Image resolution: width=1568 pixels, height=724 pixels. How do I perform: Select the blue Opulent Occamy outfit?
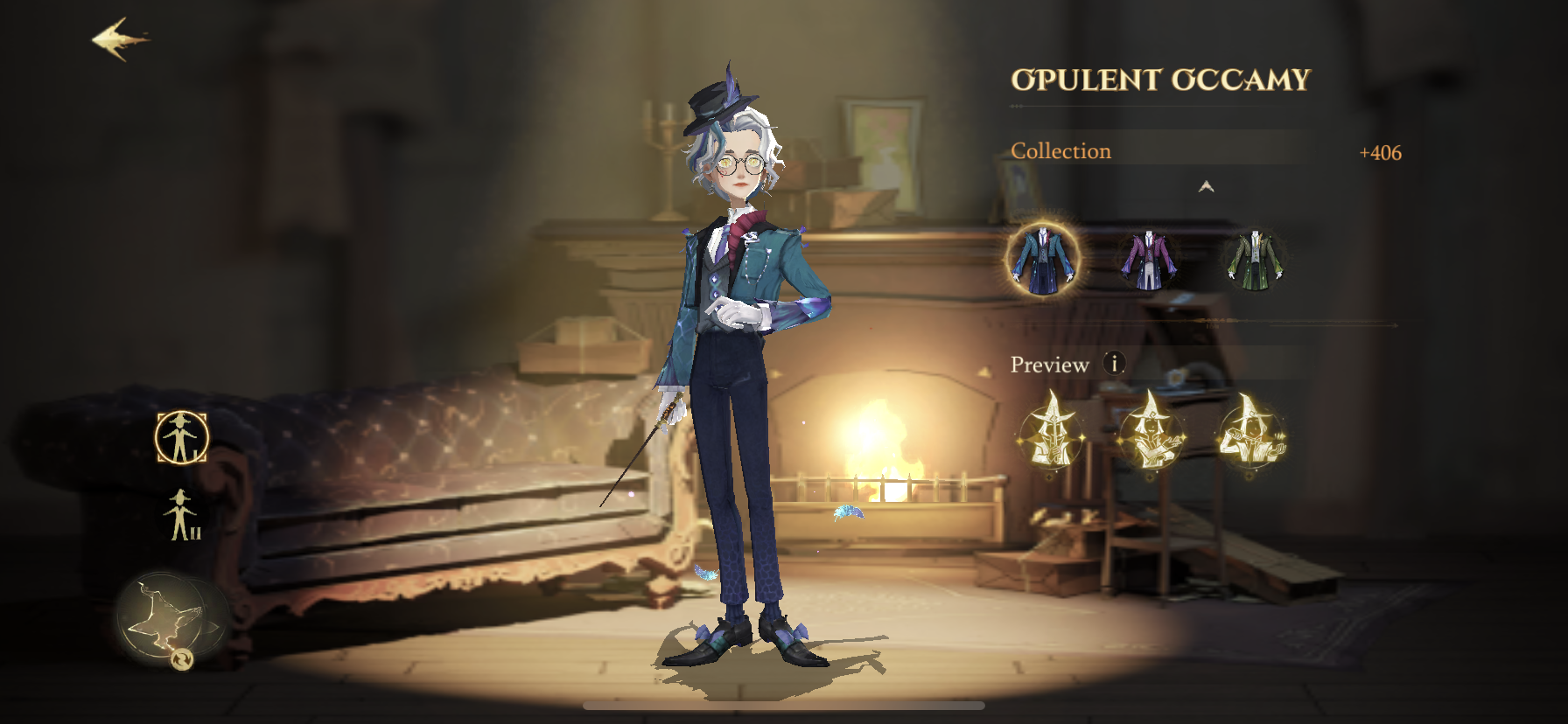point(1042,259)
